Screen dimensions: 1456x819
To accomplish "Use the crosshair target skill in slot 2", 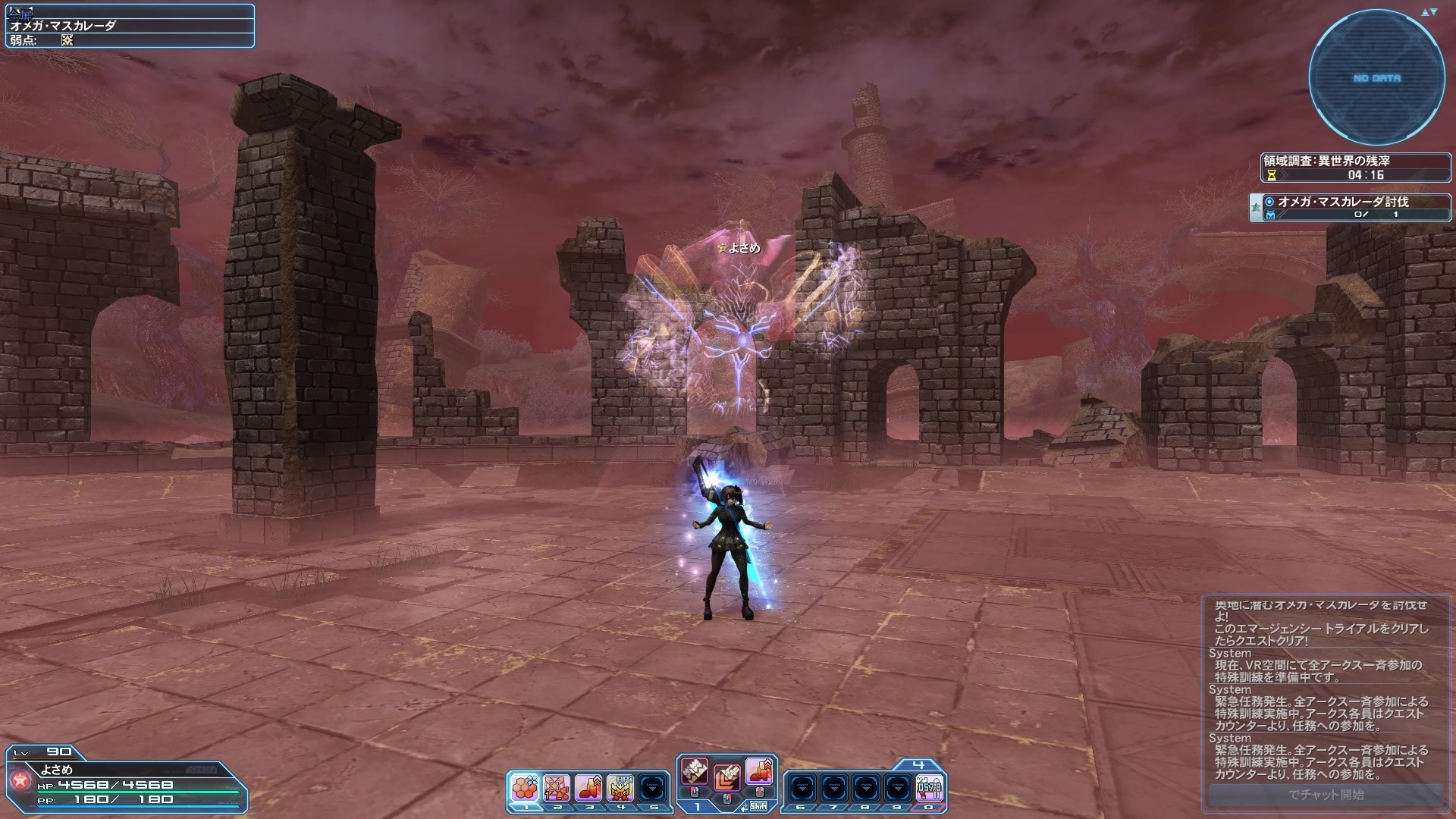I will tap(557, 789).
